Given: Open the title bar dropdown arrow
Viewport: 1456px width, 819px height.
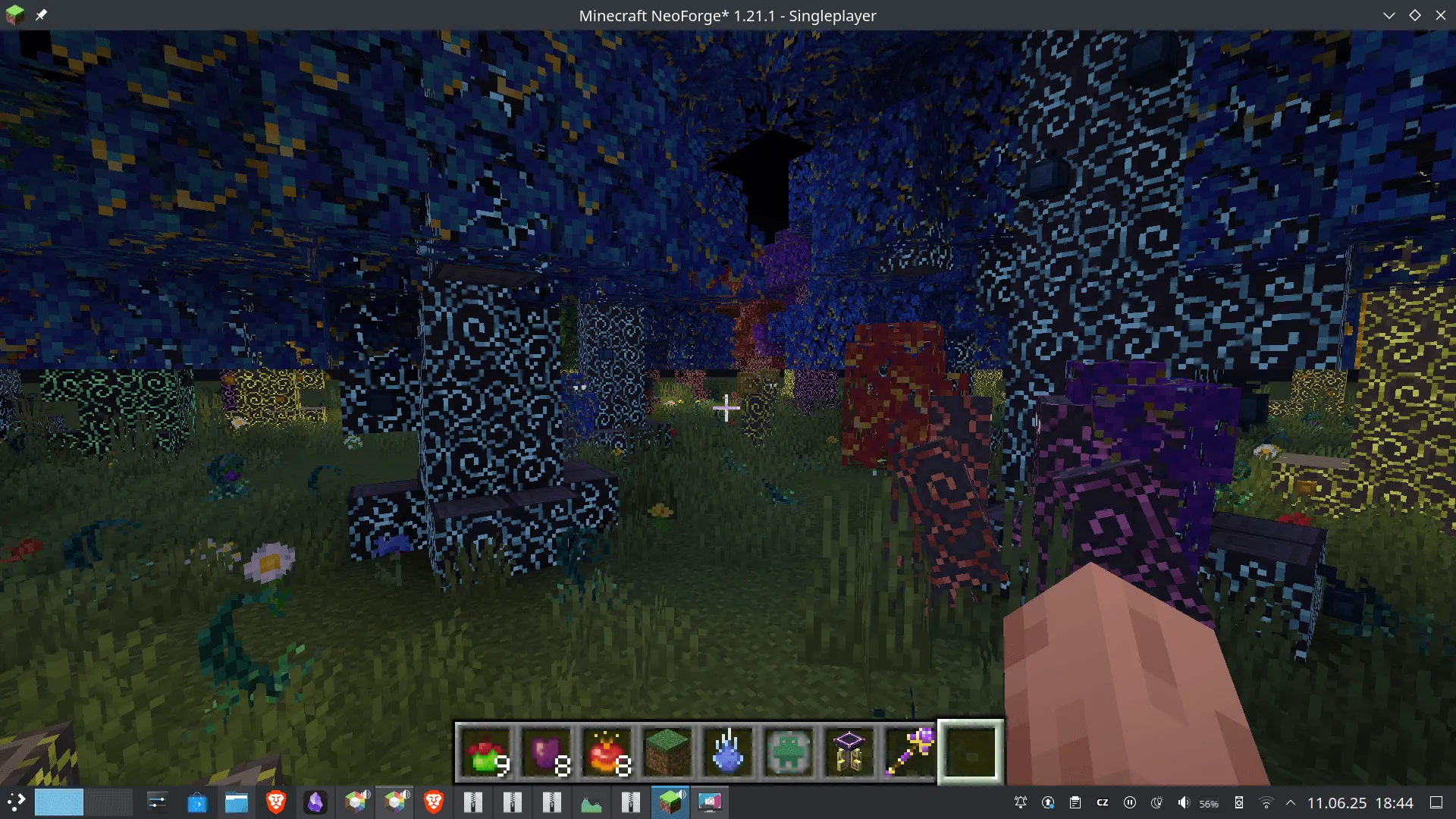Looking at the screenshot, I should point(1390,15).
